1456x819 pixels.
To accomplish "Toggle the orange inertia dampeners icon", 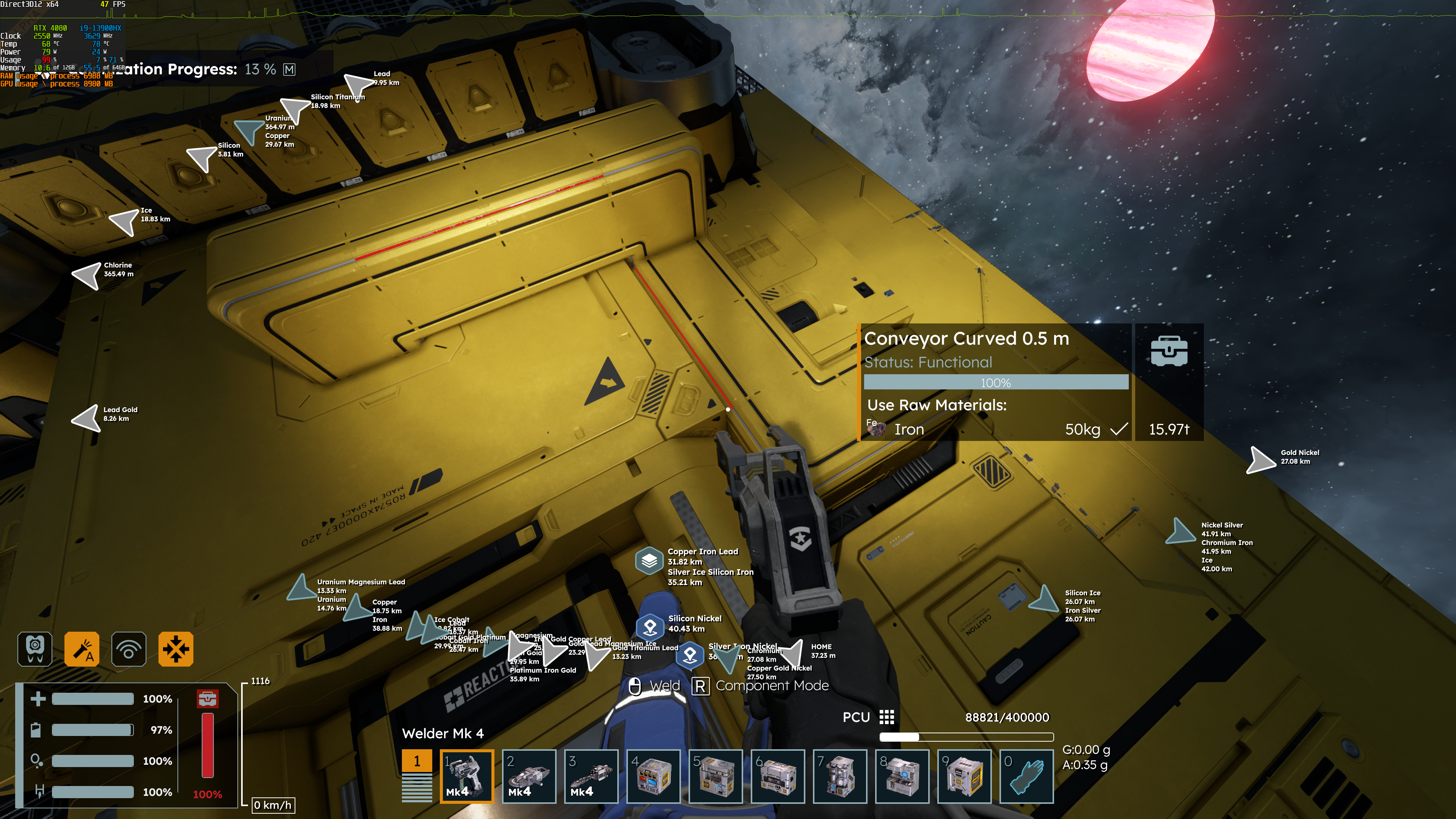I will 176,649.
